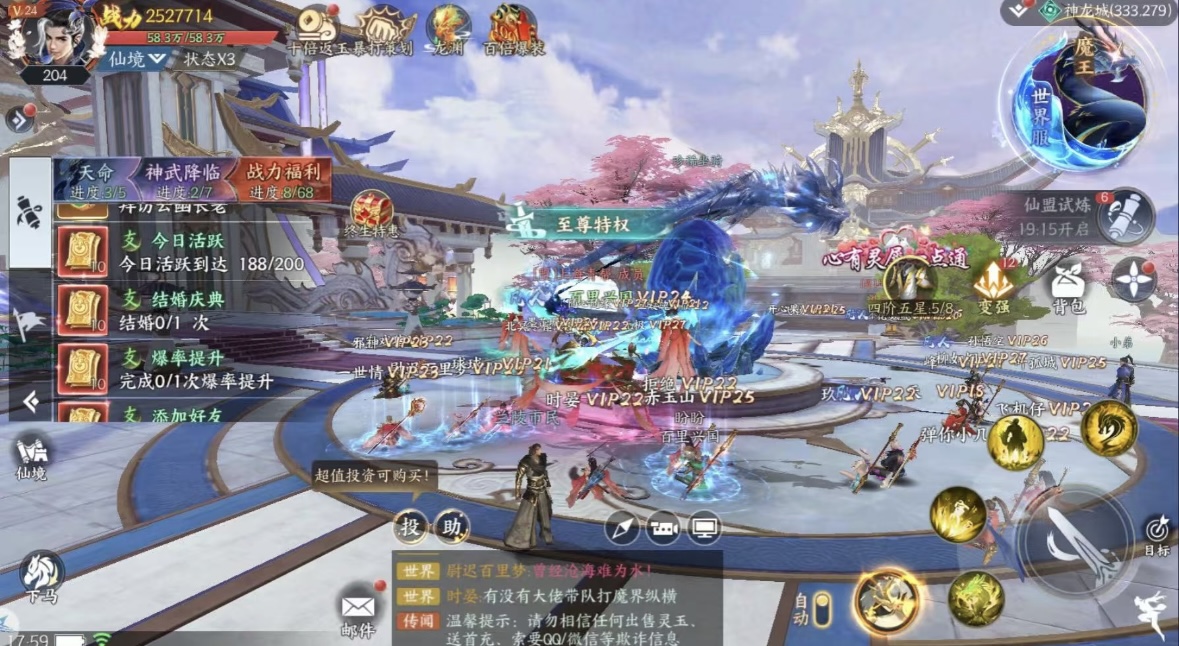The image size is (1179, 646).
Task: Switch to the 天命 tab
Action: coord(96,180)
